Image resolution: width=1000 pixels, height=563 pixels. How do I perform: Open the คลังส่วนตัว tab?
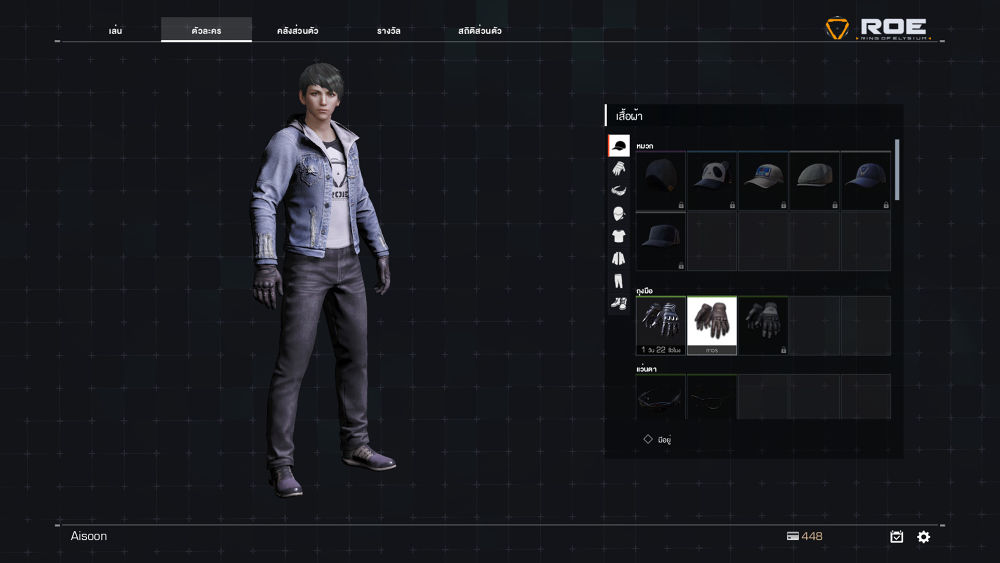[297, 31]
